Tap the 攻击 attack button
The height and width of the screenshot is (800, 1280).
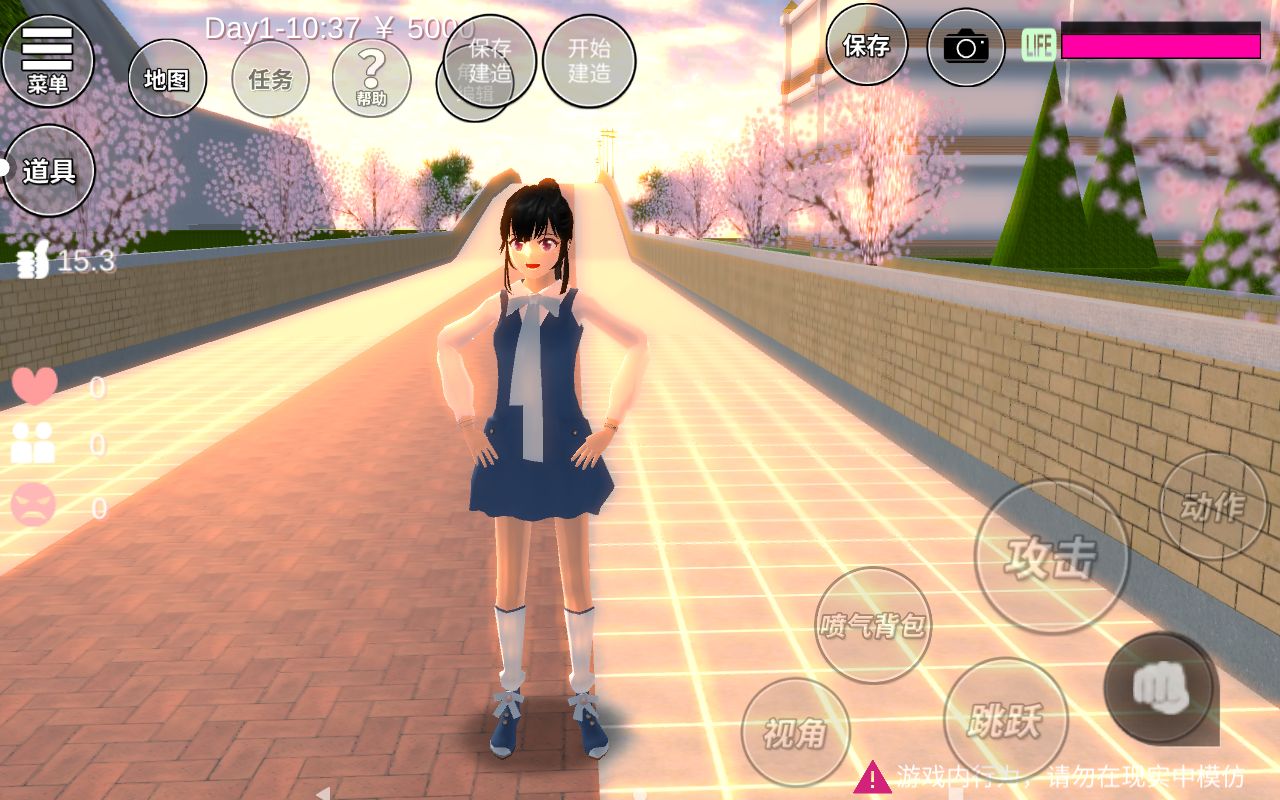point(1051,557)
